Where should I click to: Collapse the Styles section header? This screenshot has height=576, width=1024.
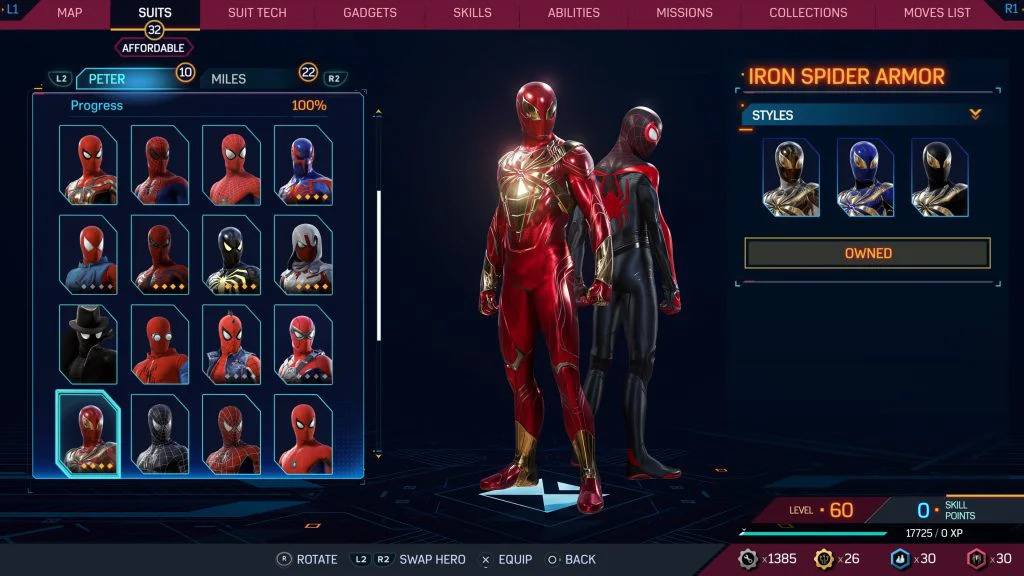865,115
